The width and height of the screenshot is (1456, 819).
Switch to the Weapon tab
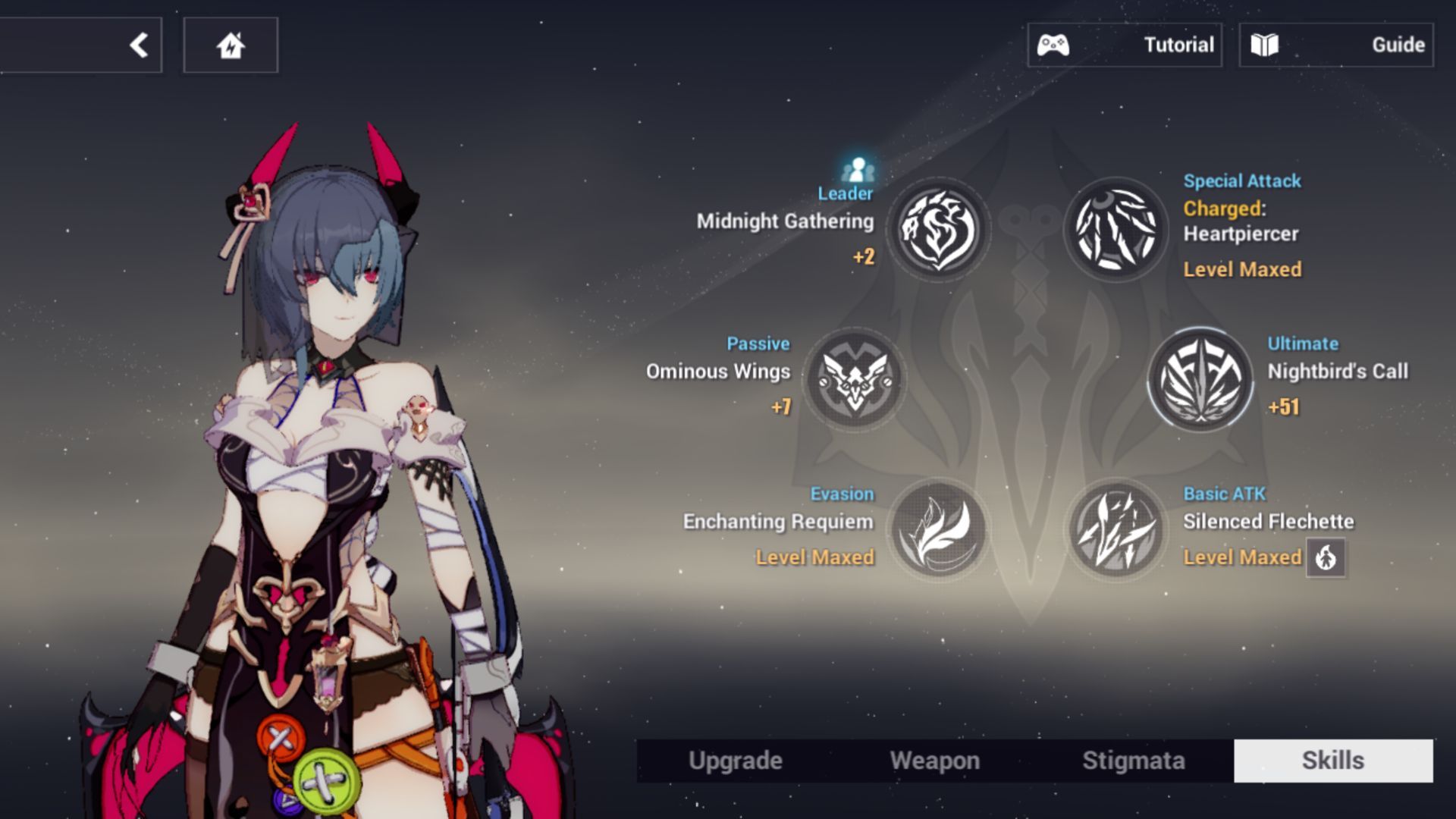pyautogui.click(x=935, y=760)
